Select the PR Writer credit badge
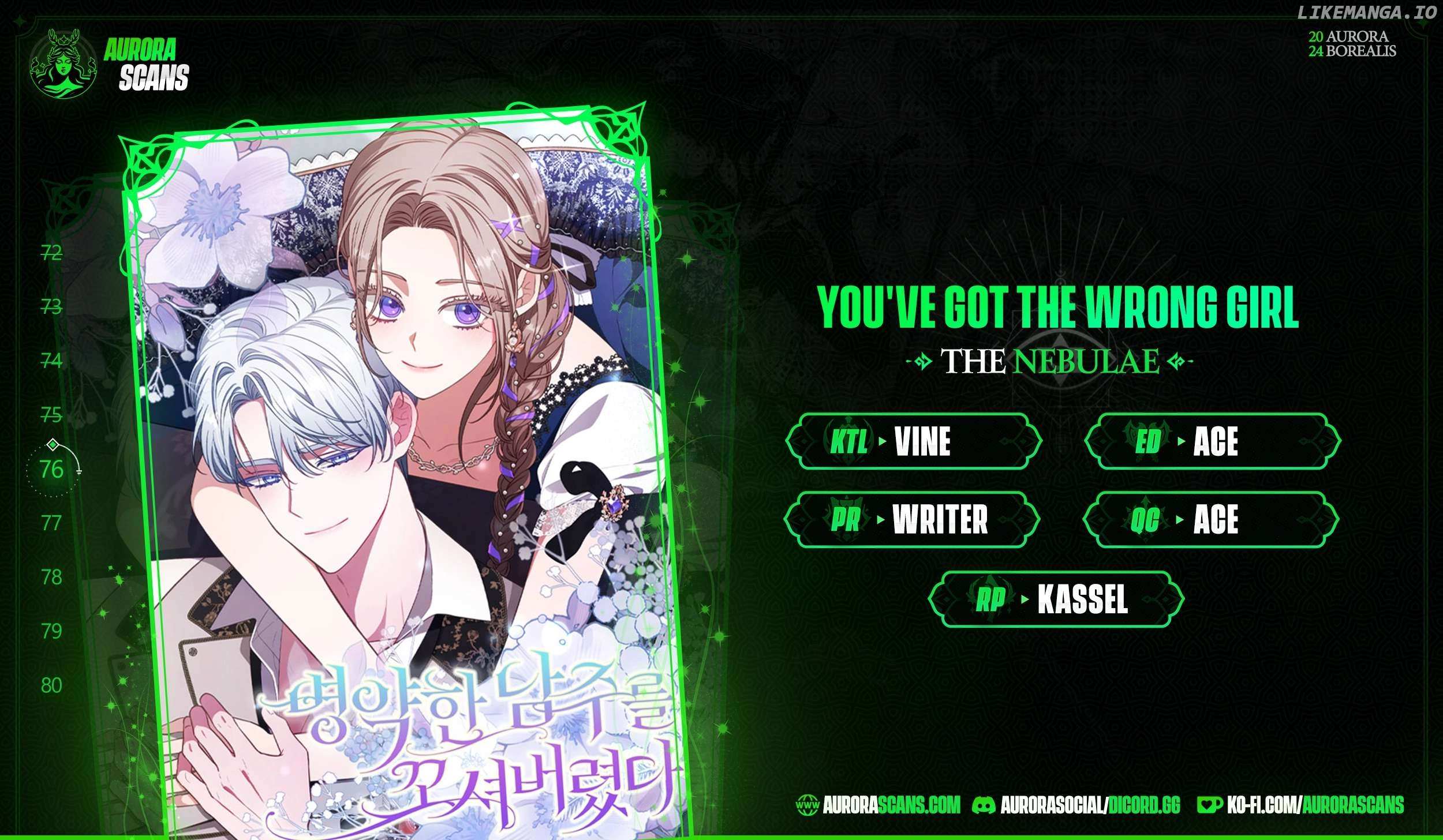Image resolution: width=1443 pixels, height=840 pixels. coord(911,520)
